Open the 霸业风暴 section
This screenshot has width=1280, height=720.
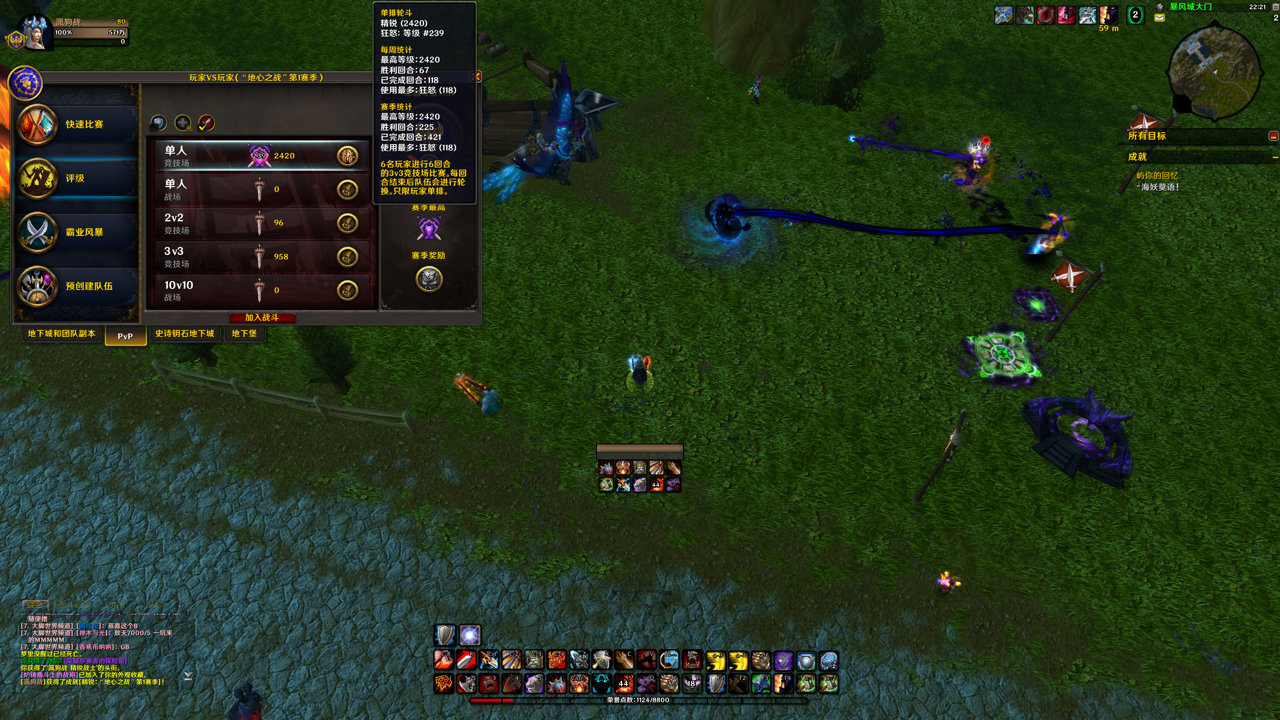pyautogui.click(x=76, y=233)
